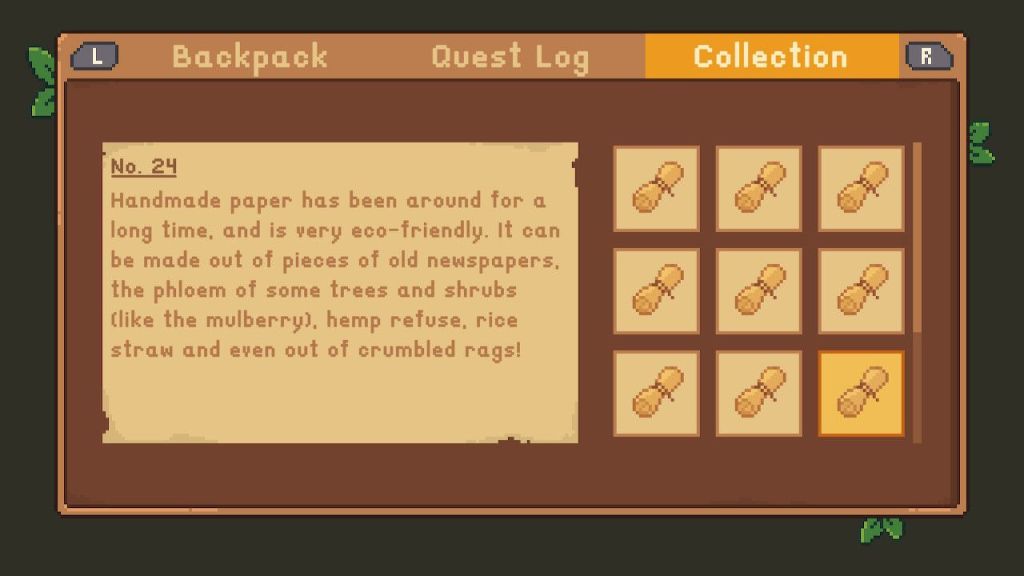The image size is (1024, 576).
Task: Select the Collection tab
Action: (770, 57)
